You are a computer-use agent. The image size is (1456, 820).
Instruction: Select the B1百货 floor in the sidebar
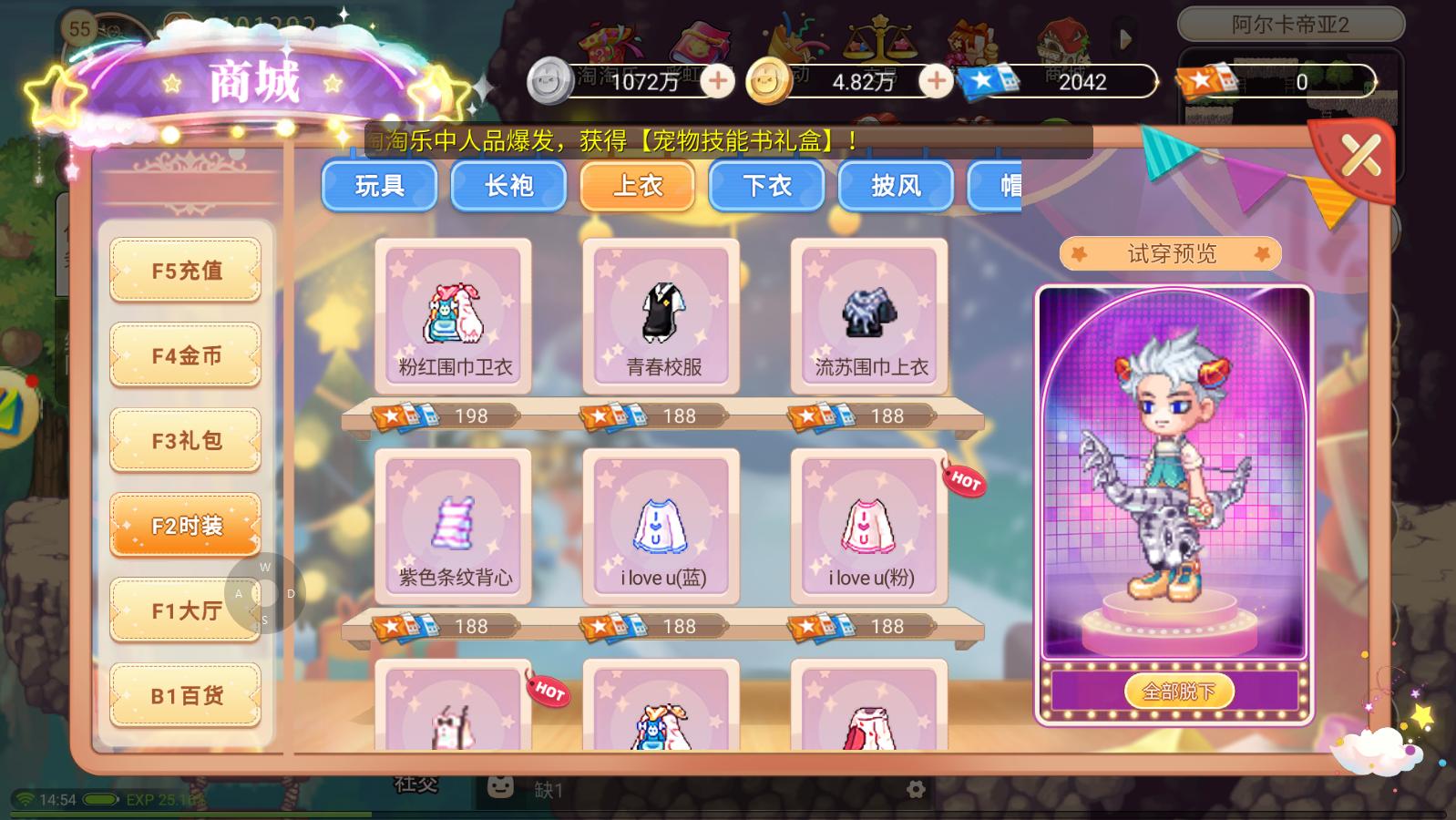click(x=185, y=694)
